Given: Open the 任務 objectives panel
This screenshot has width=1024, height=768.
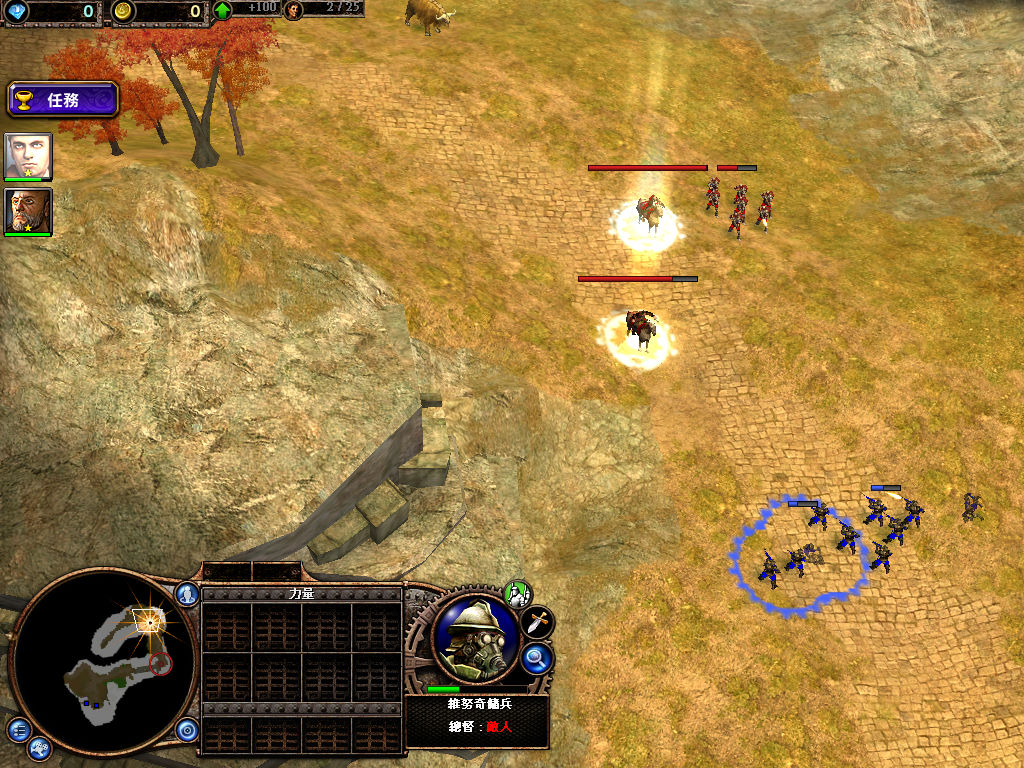Looking at the screenshot, I should (x=63, y=100).
